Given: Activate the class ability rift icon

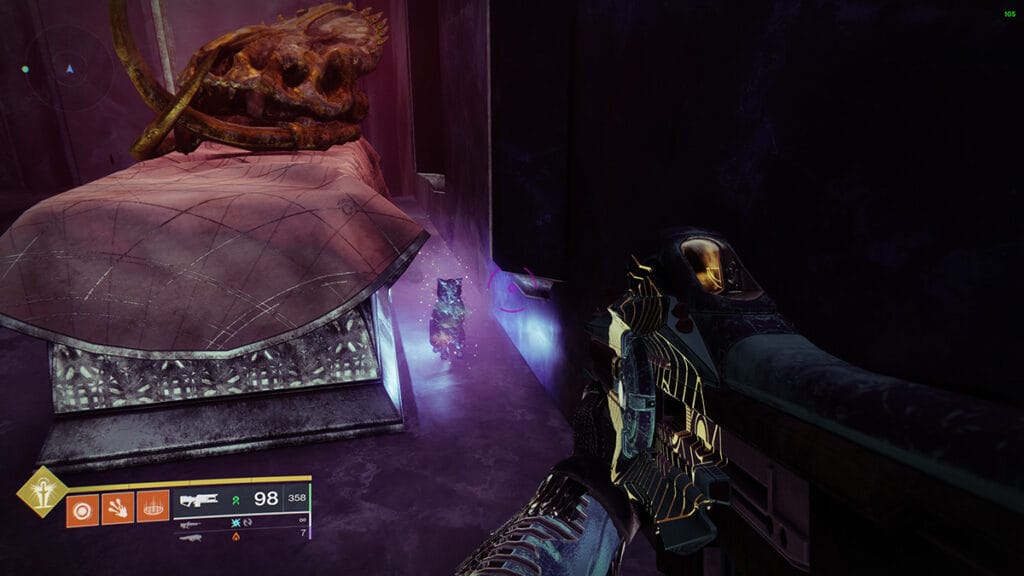Looking at the screenshot, I should pos(152,508).
